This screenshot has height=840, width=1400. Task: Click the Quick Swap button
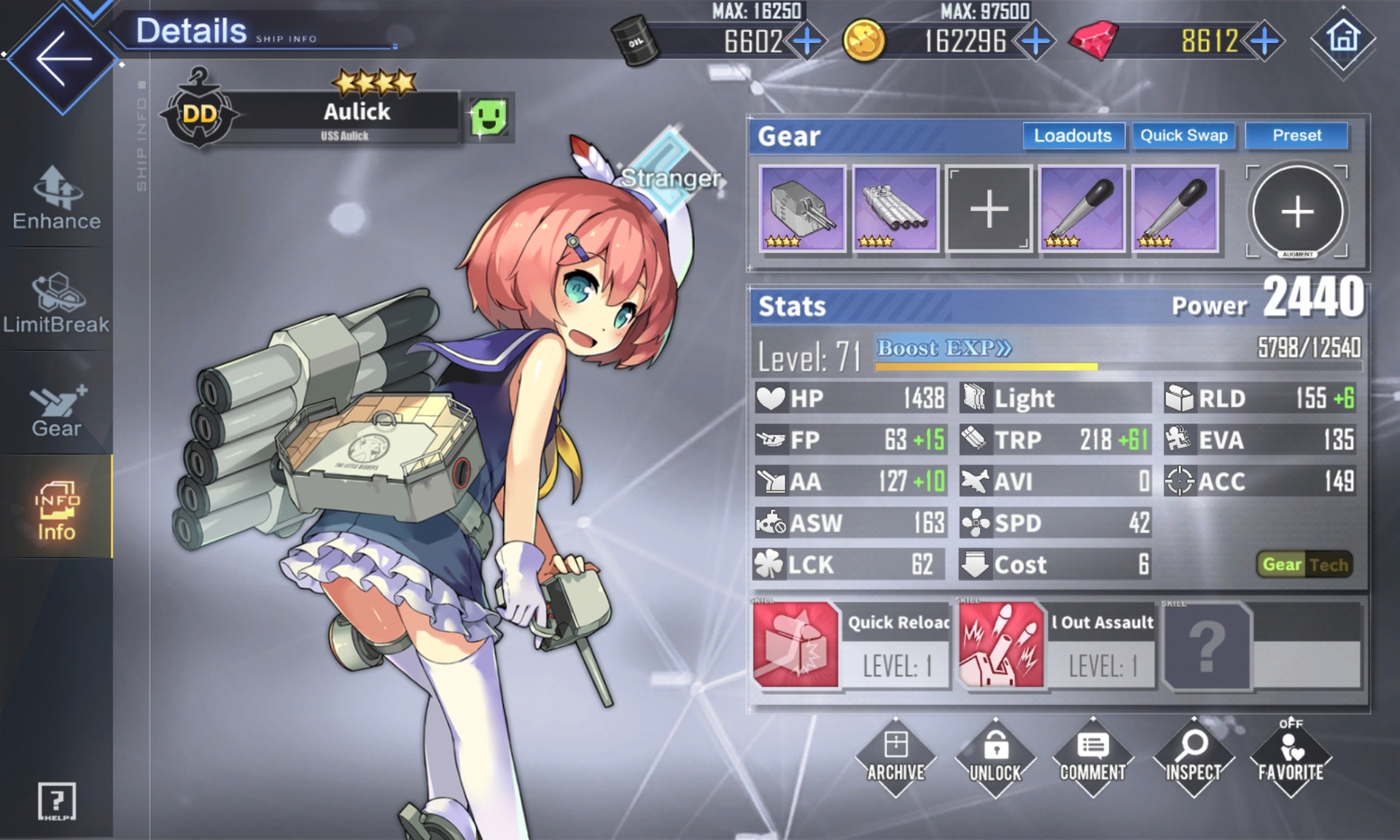[x=1183, y=136]
